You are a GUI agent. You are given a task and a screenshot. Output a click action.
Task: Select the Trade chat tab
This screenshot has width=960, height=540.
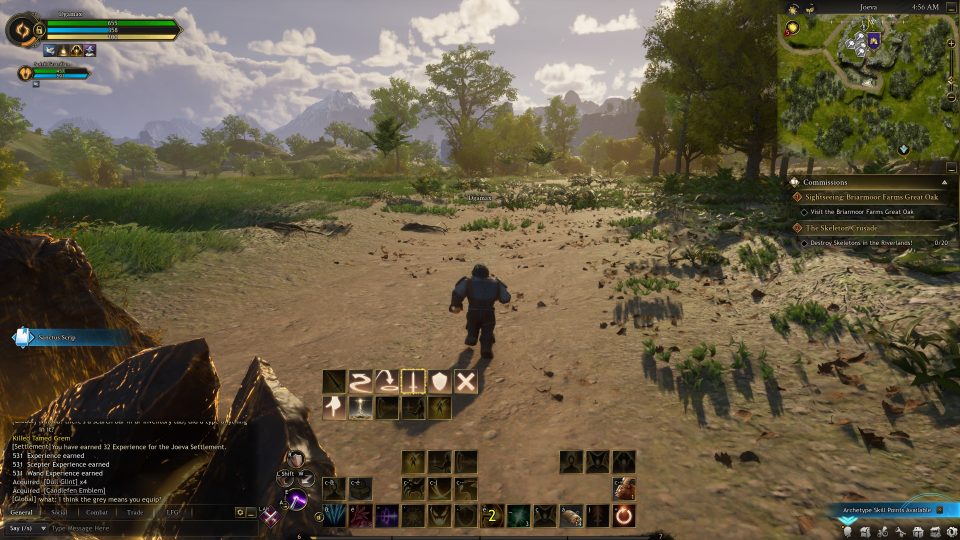135,512
